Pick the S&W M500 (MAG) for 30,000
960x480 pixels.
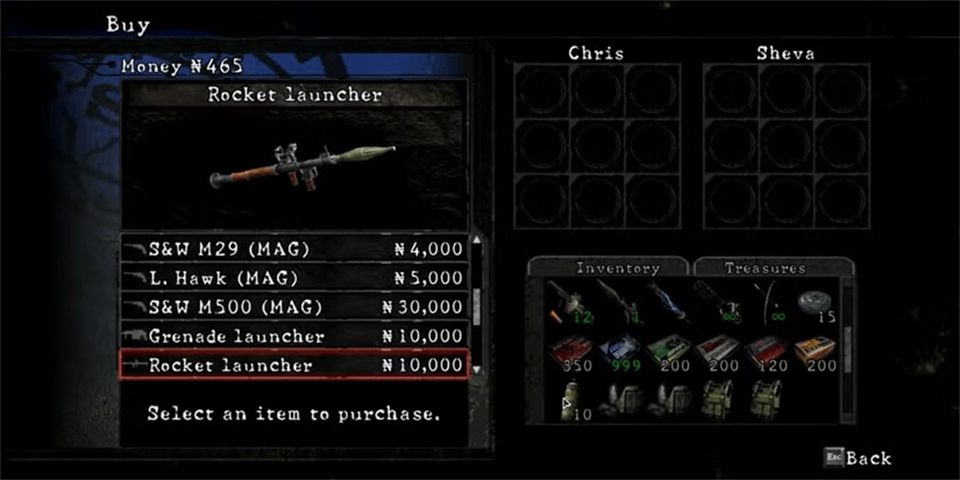(x=295, y=307)
